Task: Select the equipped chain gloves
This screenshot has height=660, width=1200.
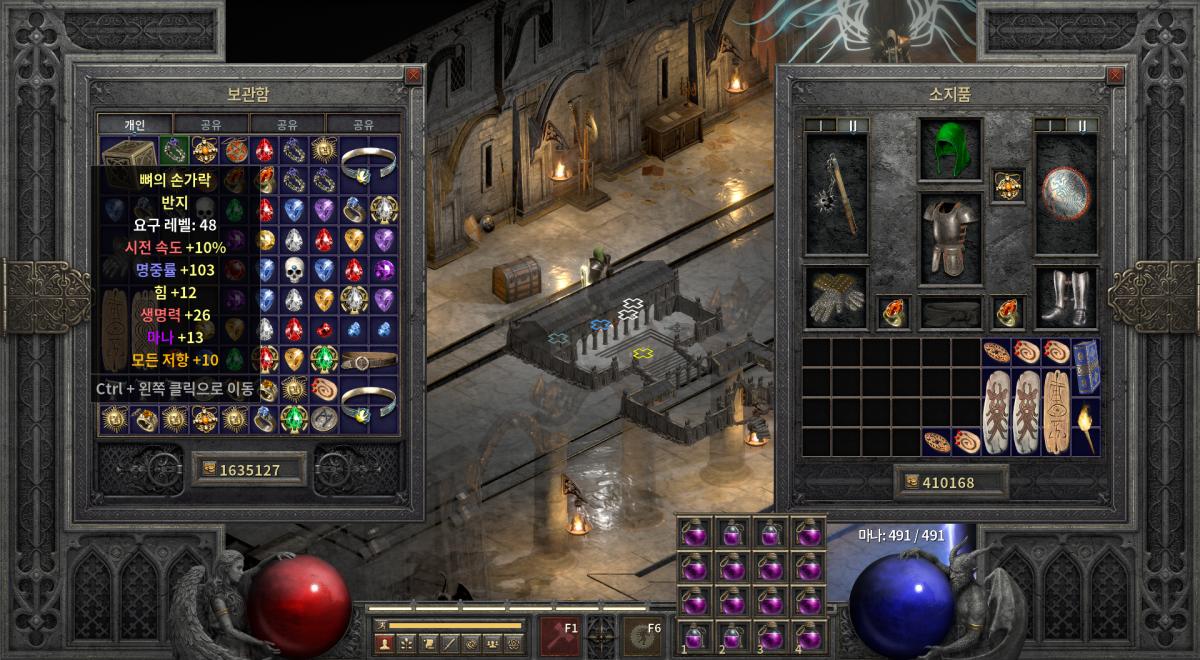Action: click(837, 297)
